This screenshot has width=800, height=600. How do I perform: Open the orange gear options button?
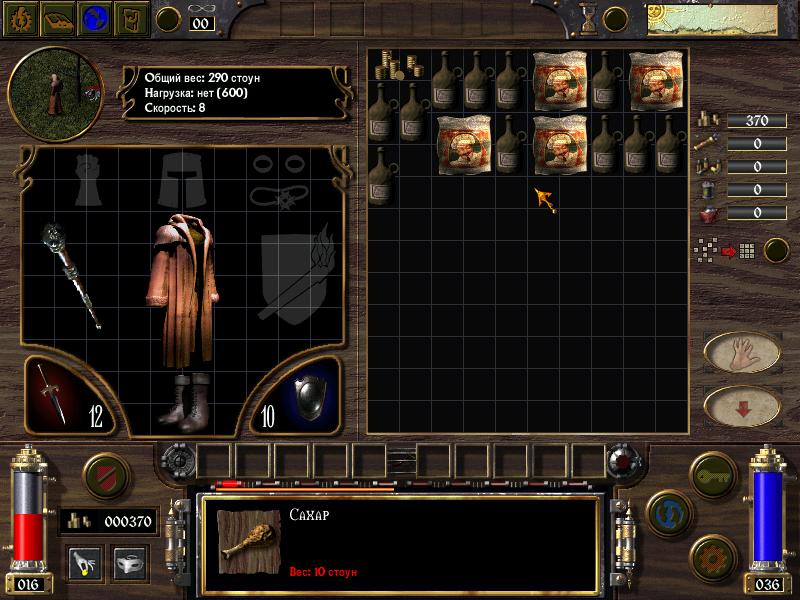[711, 555]
